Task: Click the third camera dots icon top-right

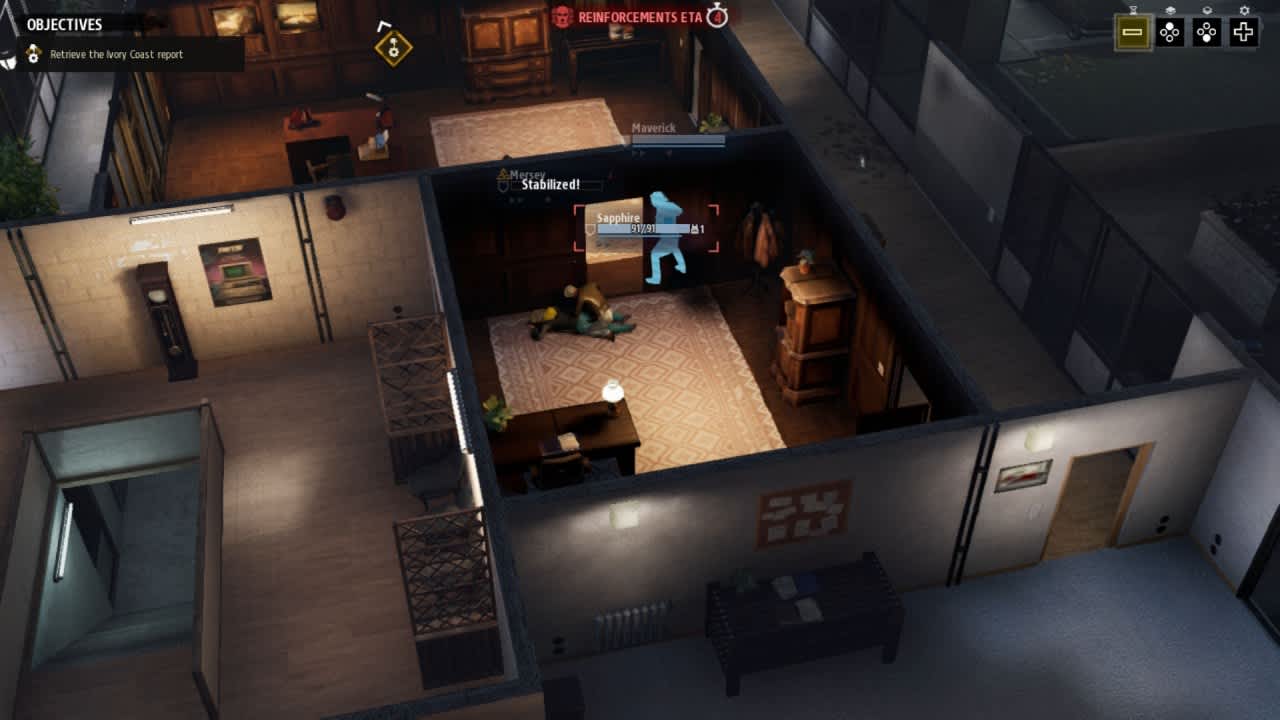Action: coord(1207,32)
